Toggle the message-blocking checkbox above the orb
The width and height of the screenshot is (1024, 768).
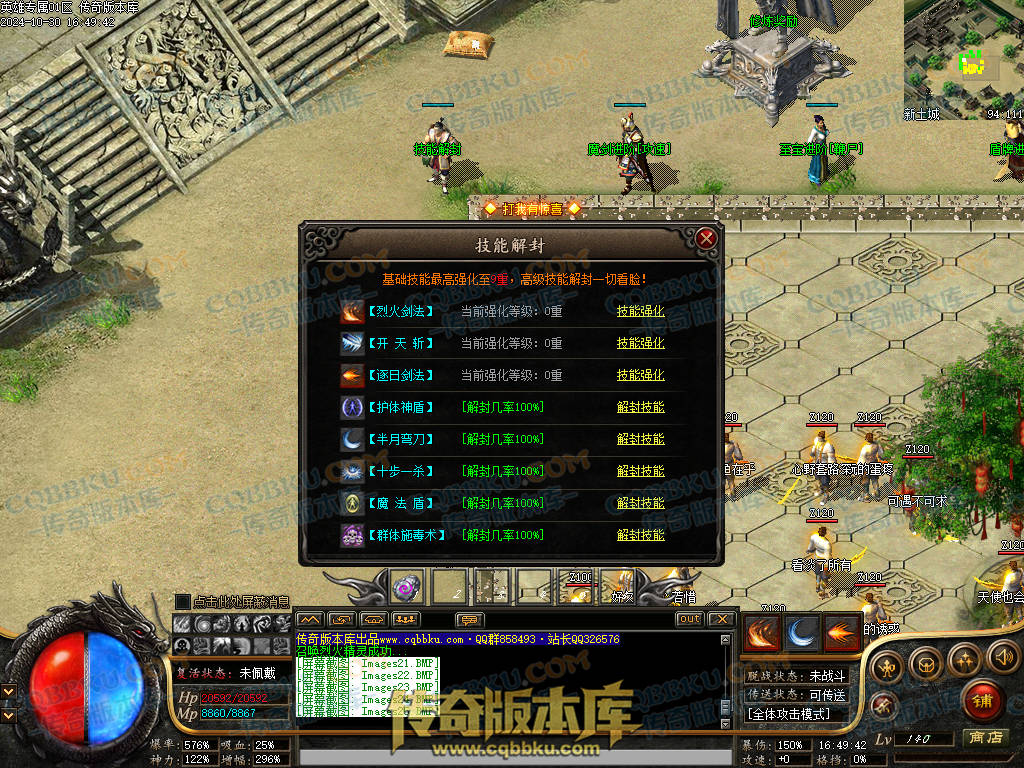182,601
